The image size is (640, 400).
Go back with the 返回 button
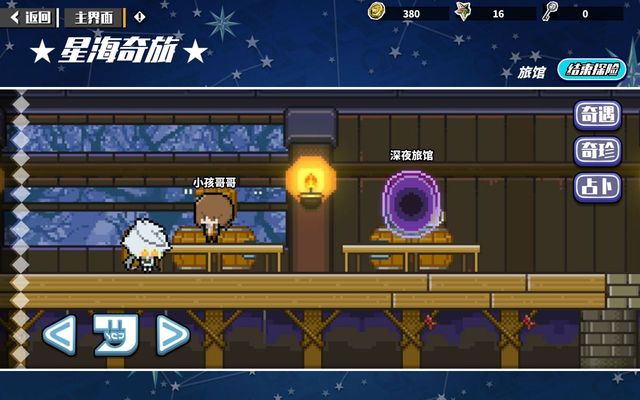pos(32,17)
